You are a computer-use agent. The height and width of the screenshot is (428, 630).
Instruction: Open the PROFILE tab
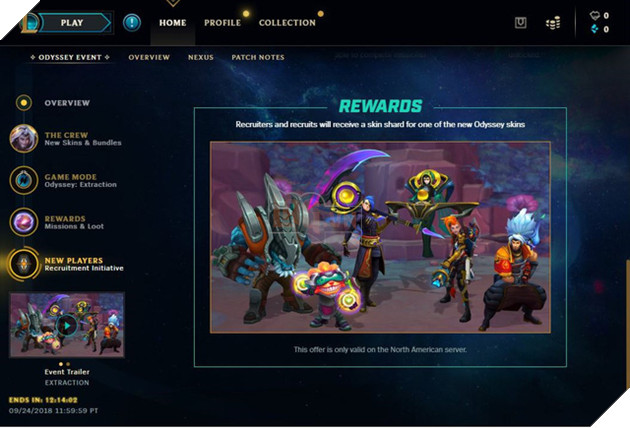[x=222, y=22]
